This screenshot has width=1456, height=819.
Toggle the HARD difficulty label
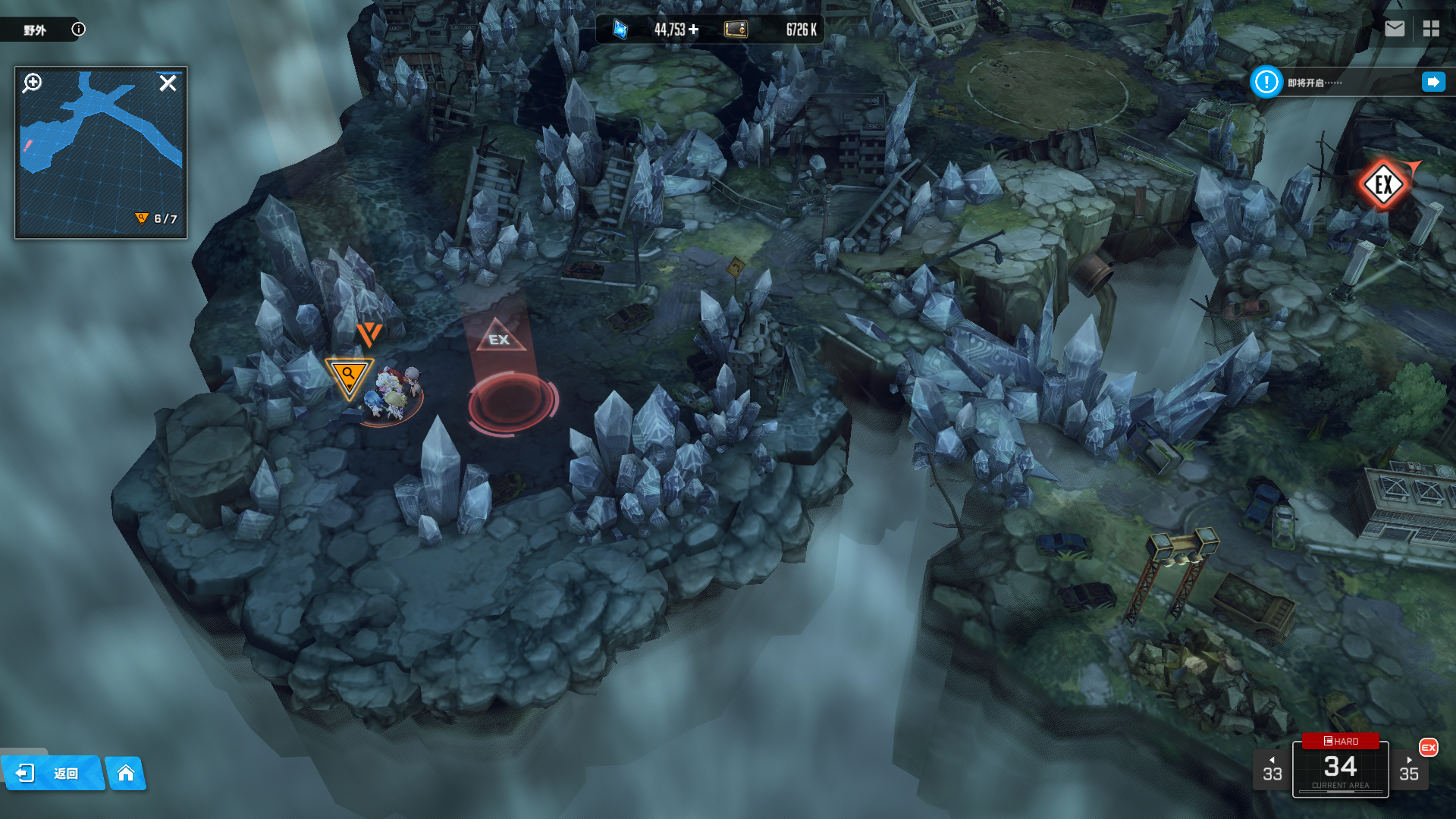(1340, 741)
